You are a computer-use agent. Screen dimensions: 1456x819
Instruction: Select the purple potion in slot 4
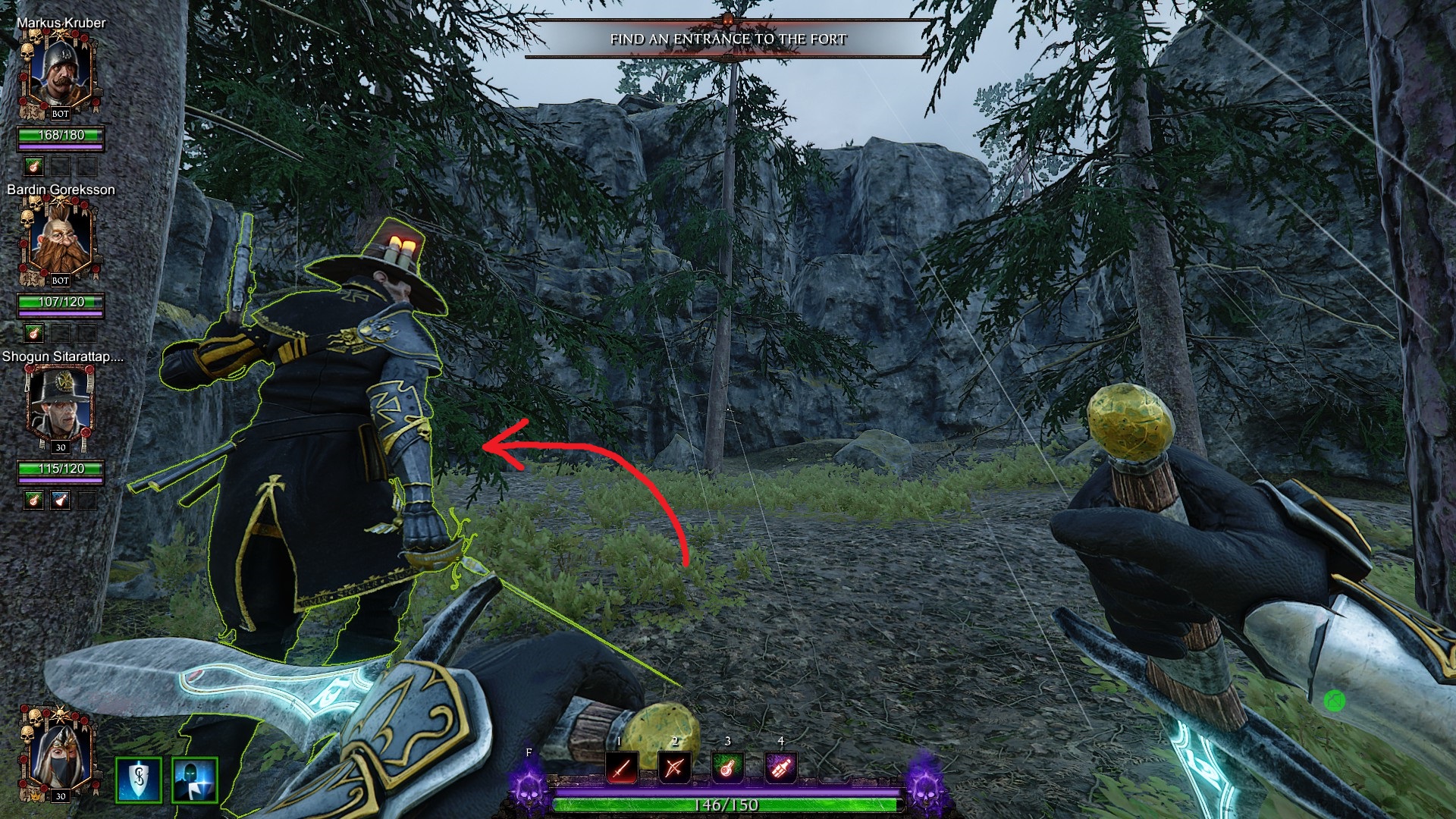pyautogui.click(x=780, y=767)
